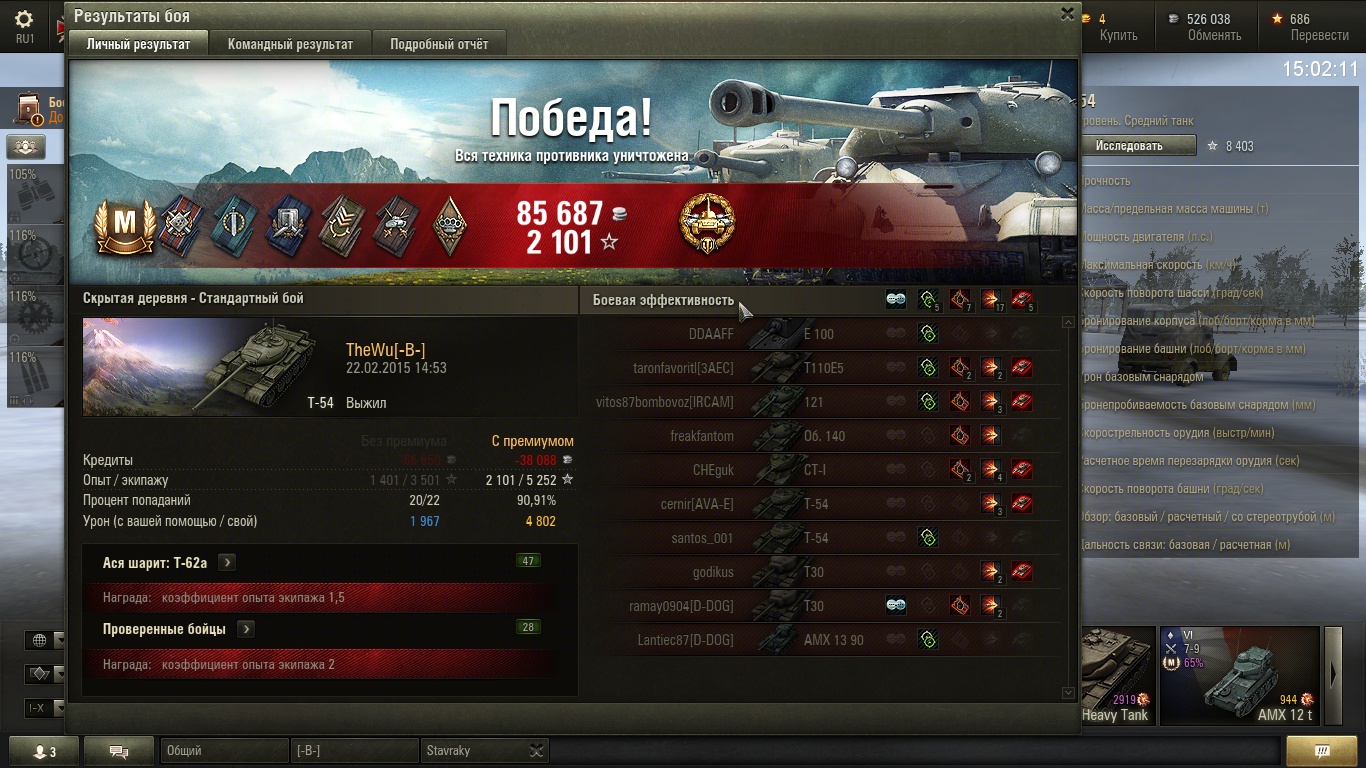Open the Подробный отчёт tab
1366x768 pixels.
(439, 44)
